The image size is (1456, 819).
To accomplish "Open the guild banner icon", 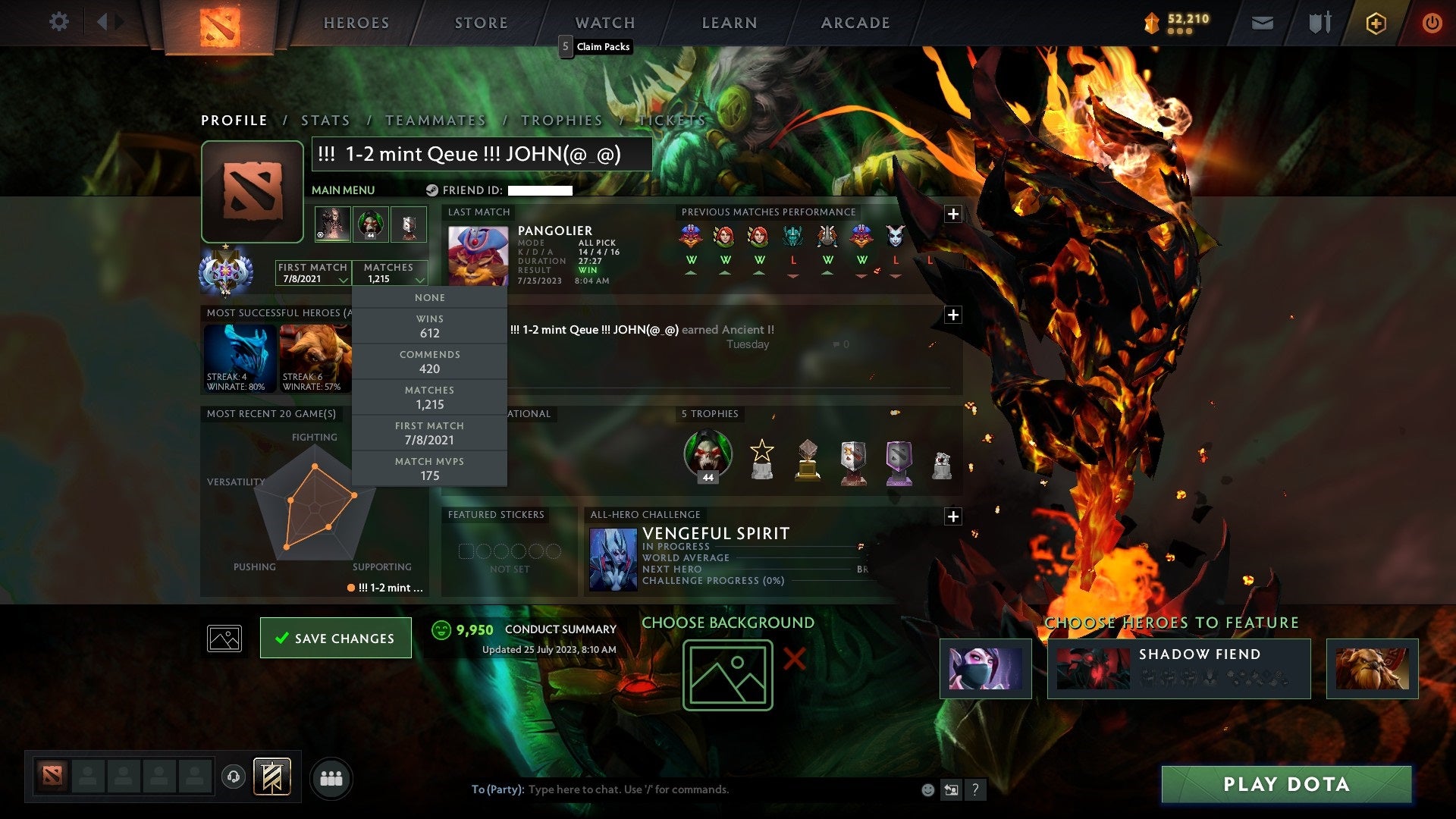I will [x=273, y=777].
